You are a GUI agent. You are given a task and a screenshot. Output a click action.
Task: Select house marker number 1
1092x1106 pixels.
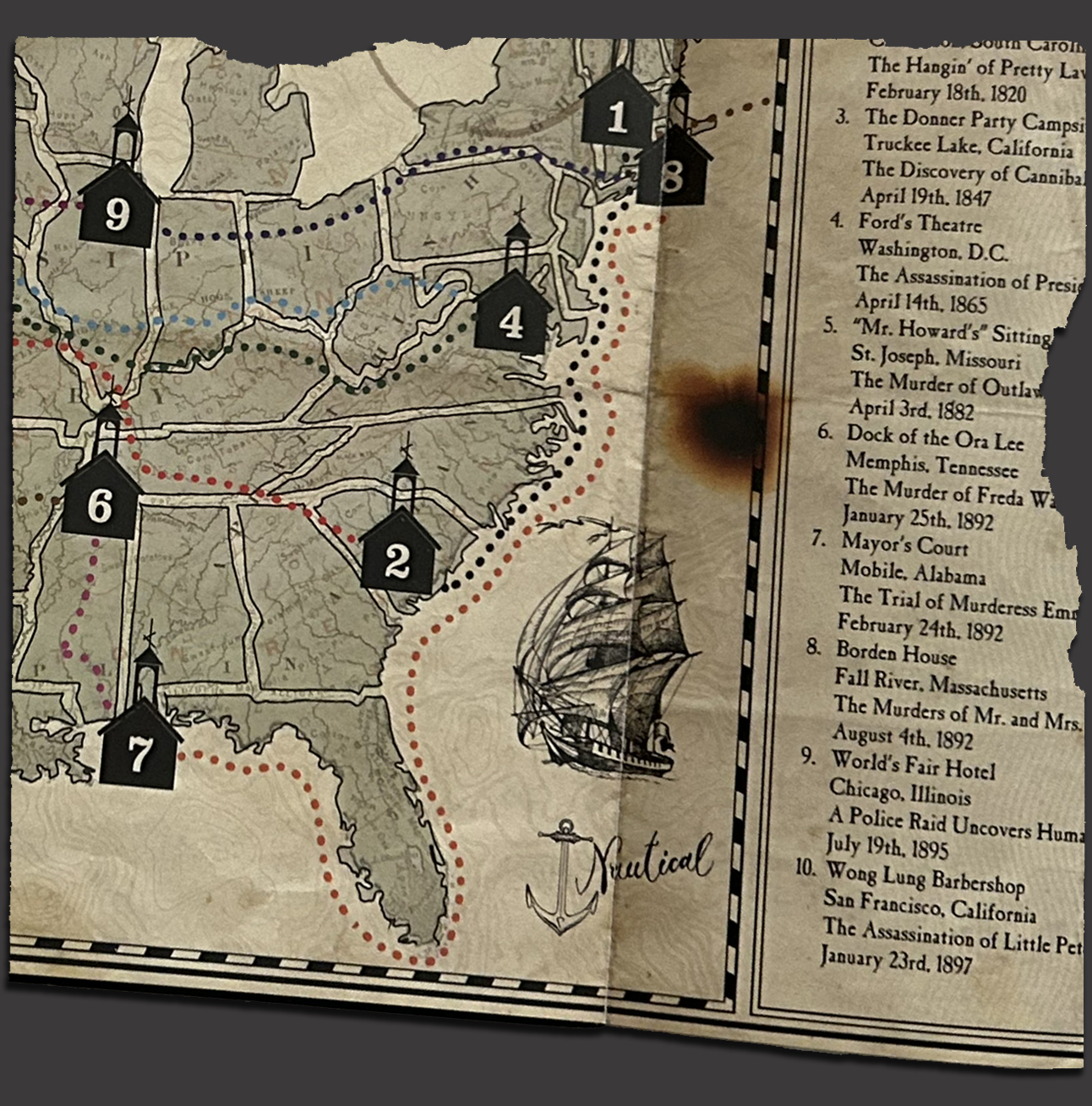(618, 114)
